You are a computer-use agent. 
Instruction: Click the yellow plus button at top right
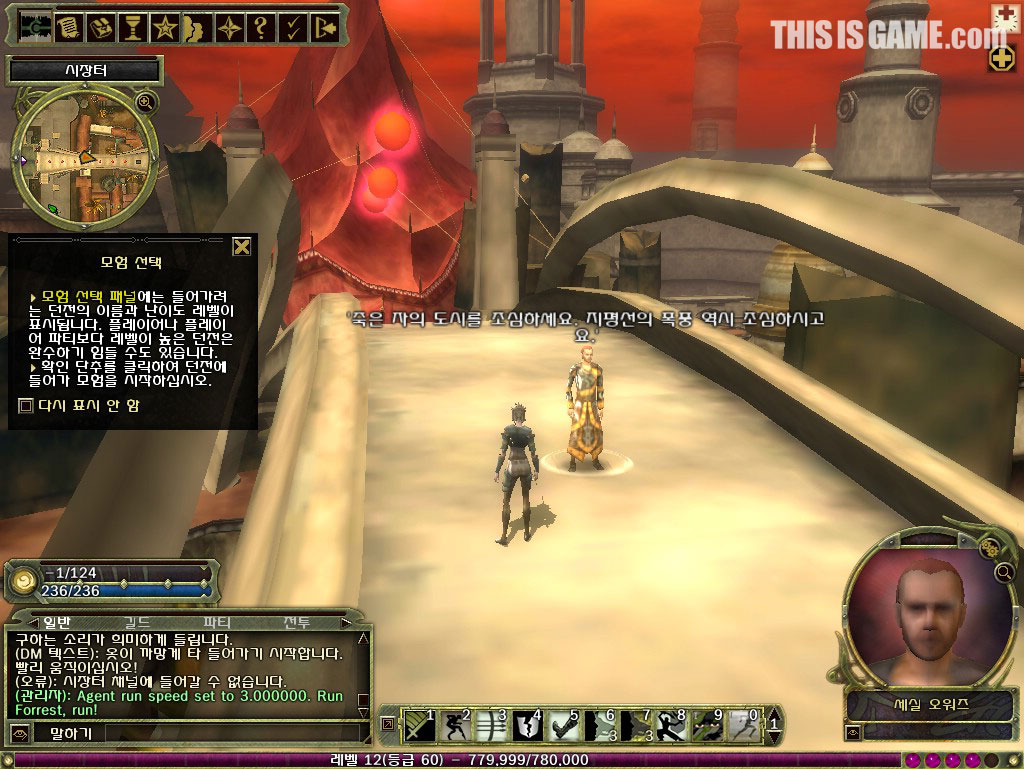click(1001, 58)
